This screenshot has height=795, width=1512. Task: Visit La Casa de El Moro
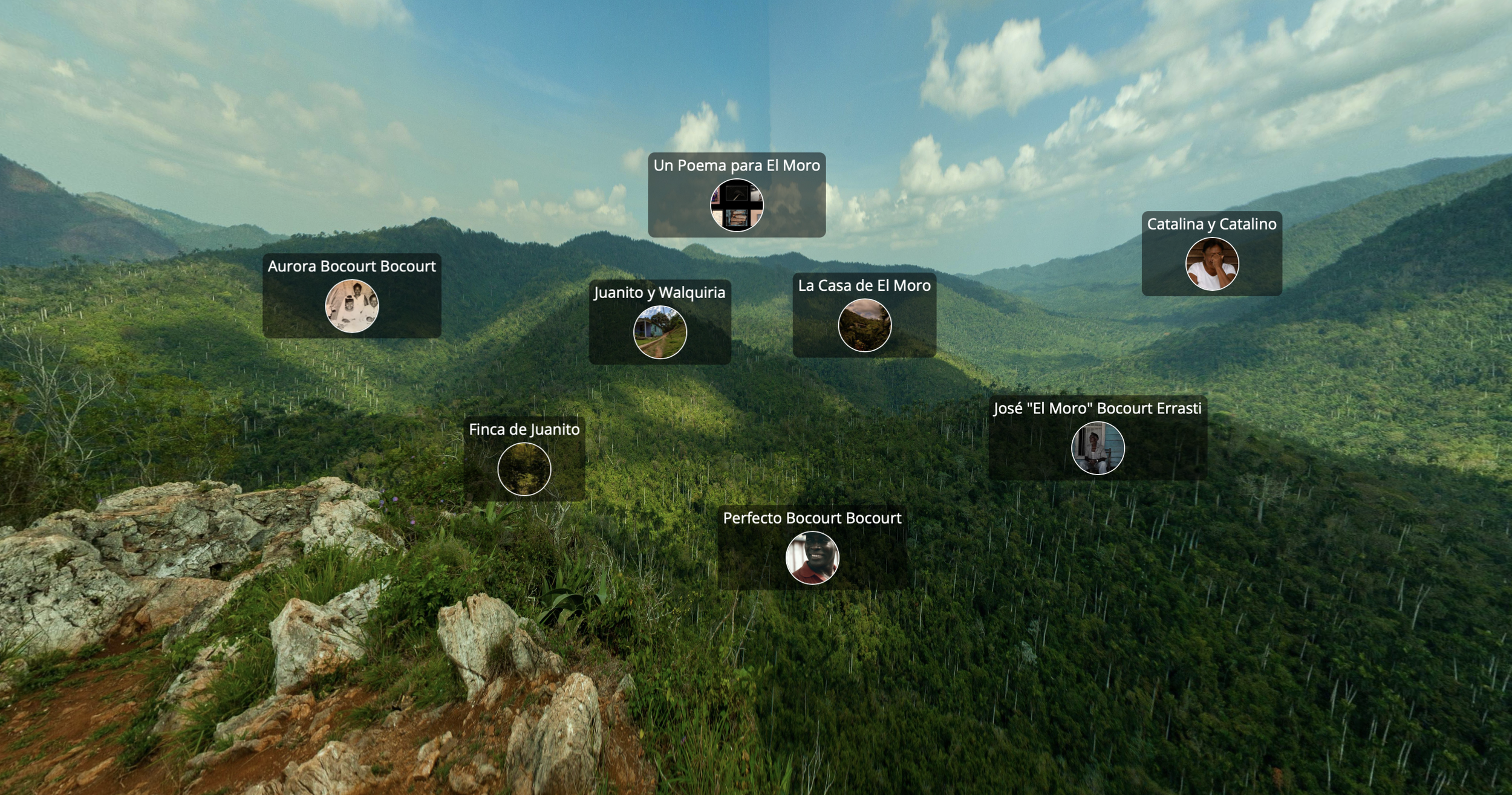coord(864,325)
